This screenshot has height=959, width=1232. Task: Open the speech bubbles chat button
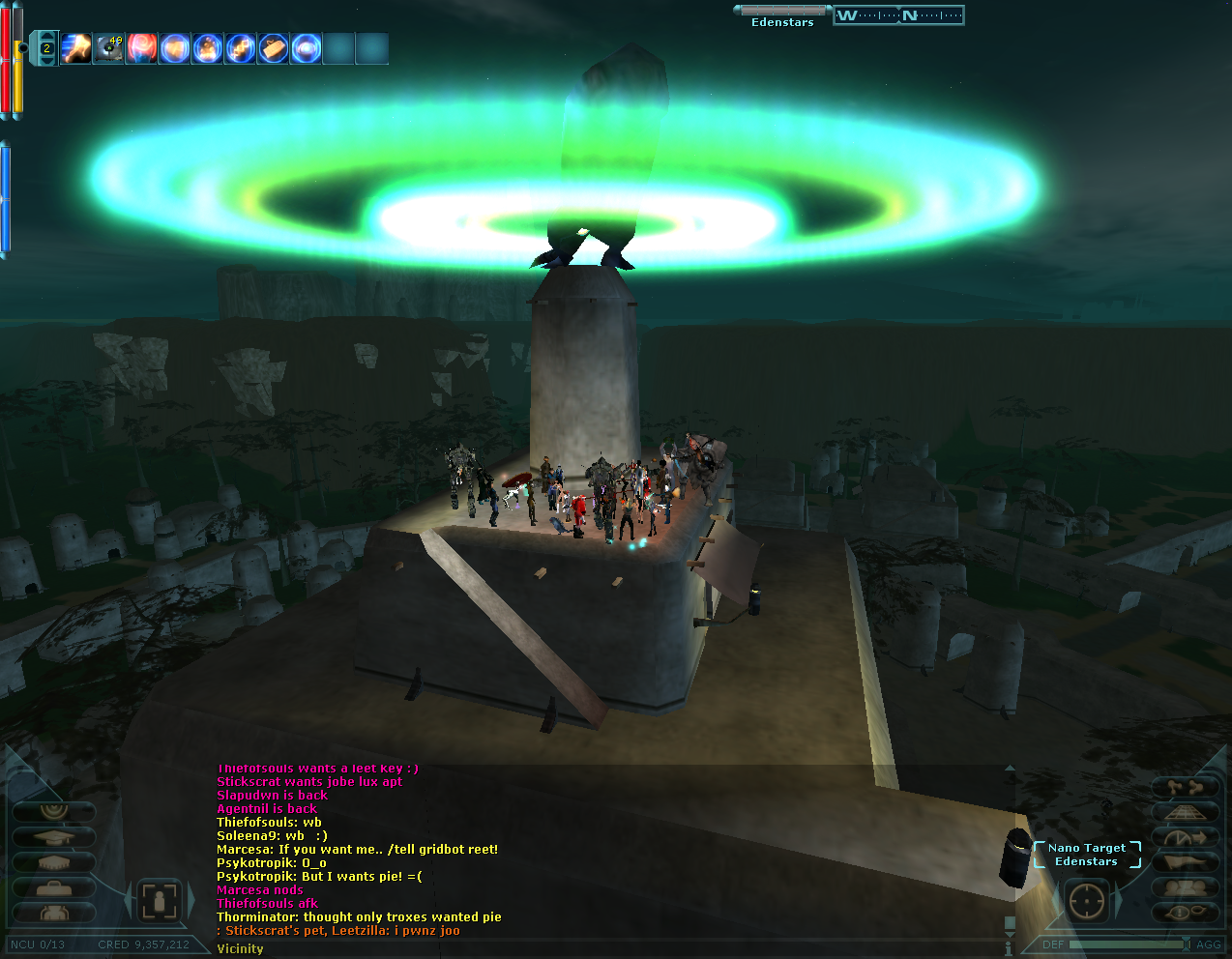[1185, 913]
